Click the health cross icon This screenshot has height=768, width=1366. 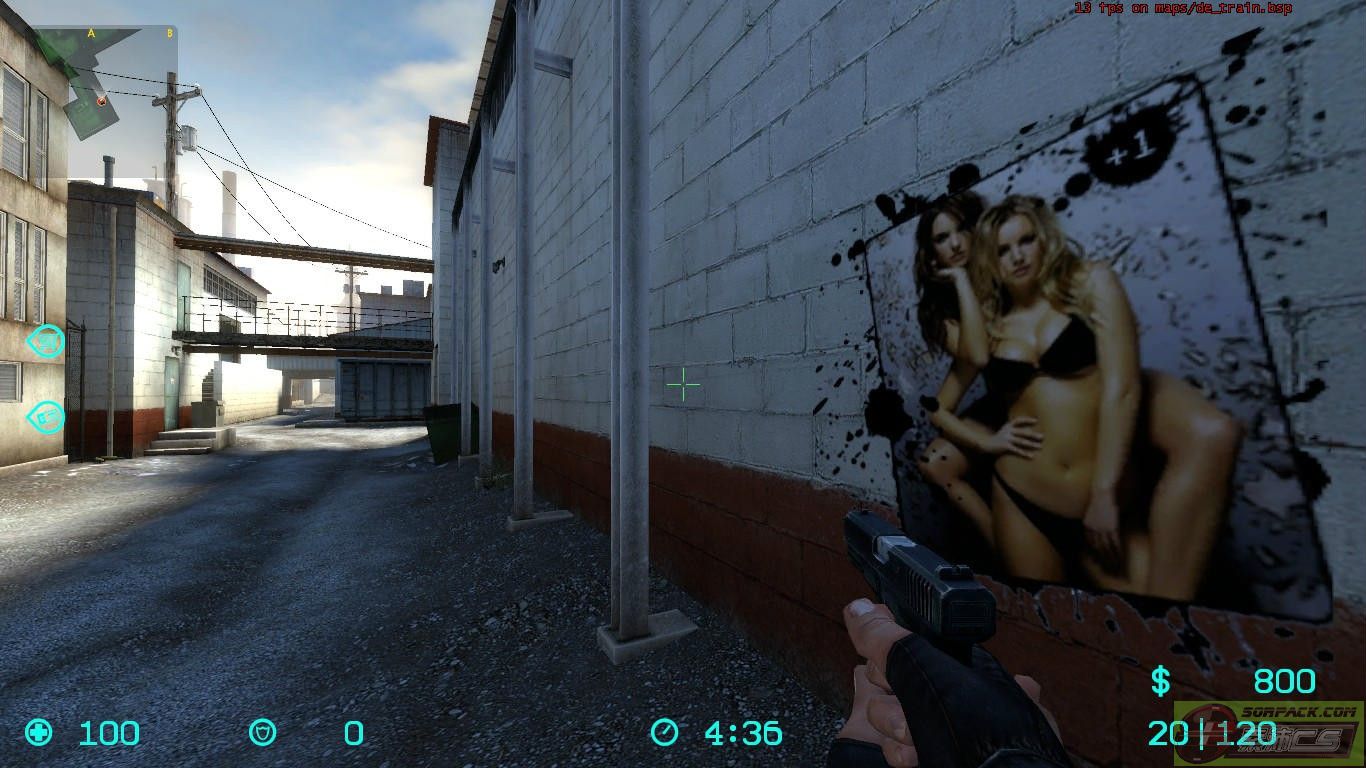click(x=39, y=732)
